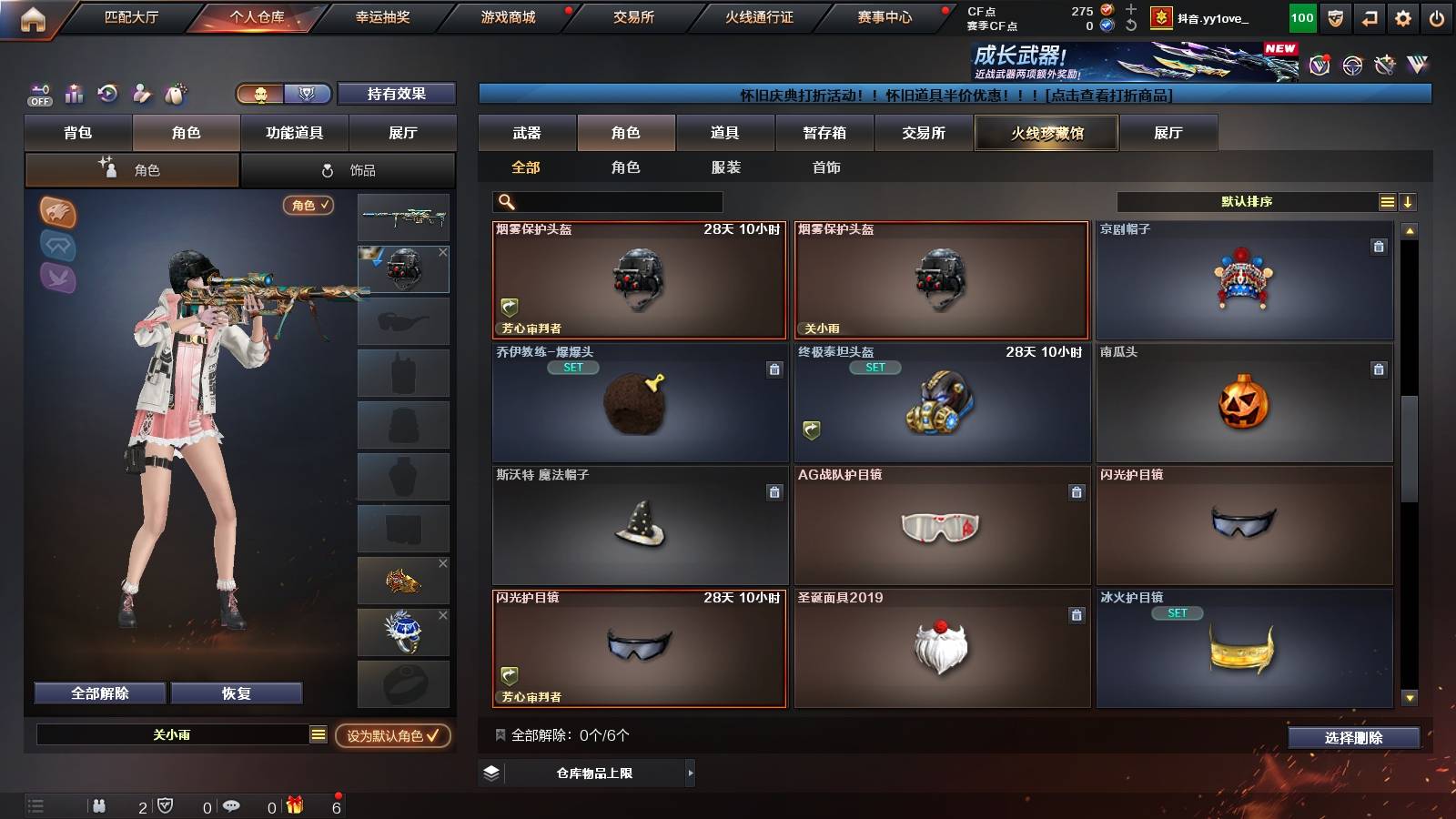Click the 选择删除 button bottom-right
Image resolution: width=1456 pixels, height=819 pixels.
[1353, 737]
